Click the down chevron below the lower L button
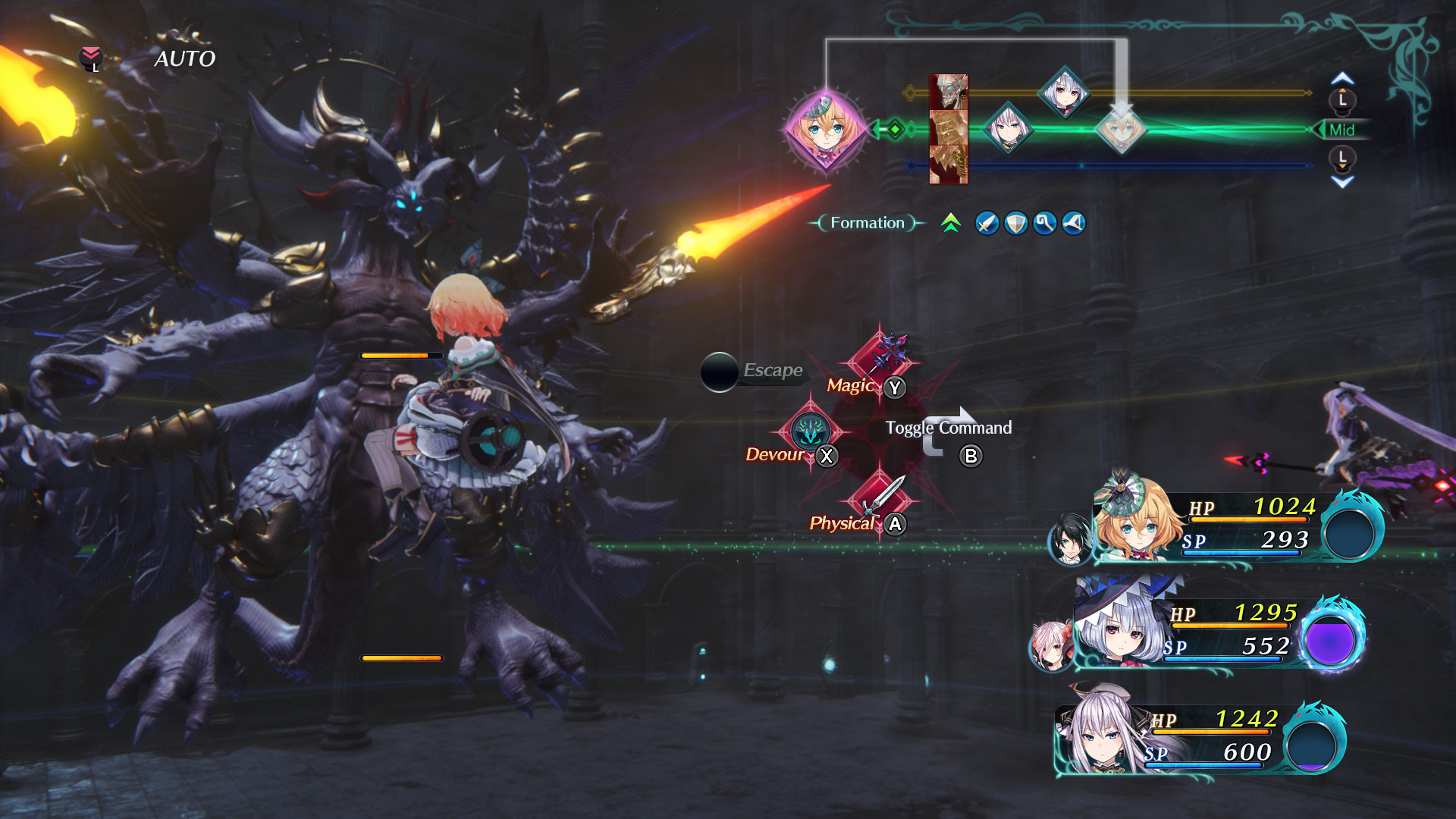The width and height of the screenshot is (1456, 819). coord(1341,180)
